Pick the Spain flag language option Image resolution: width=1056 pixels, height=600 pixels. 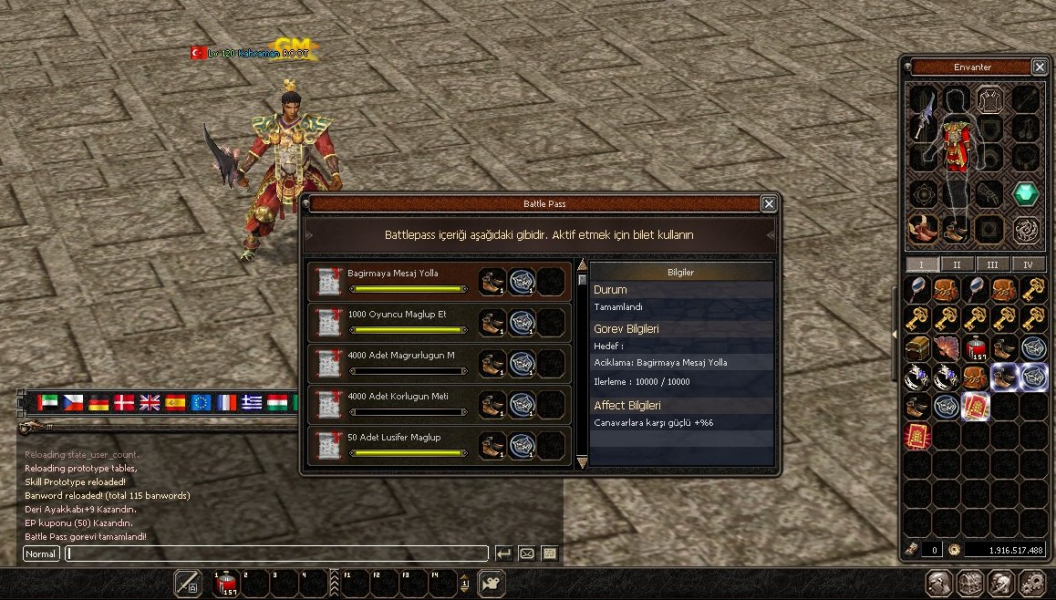tap(176, 402)
